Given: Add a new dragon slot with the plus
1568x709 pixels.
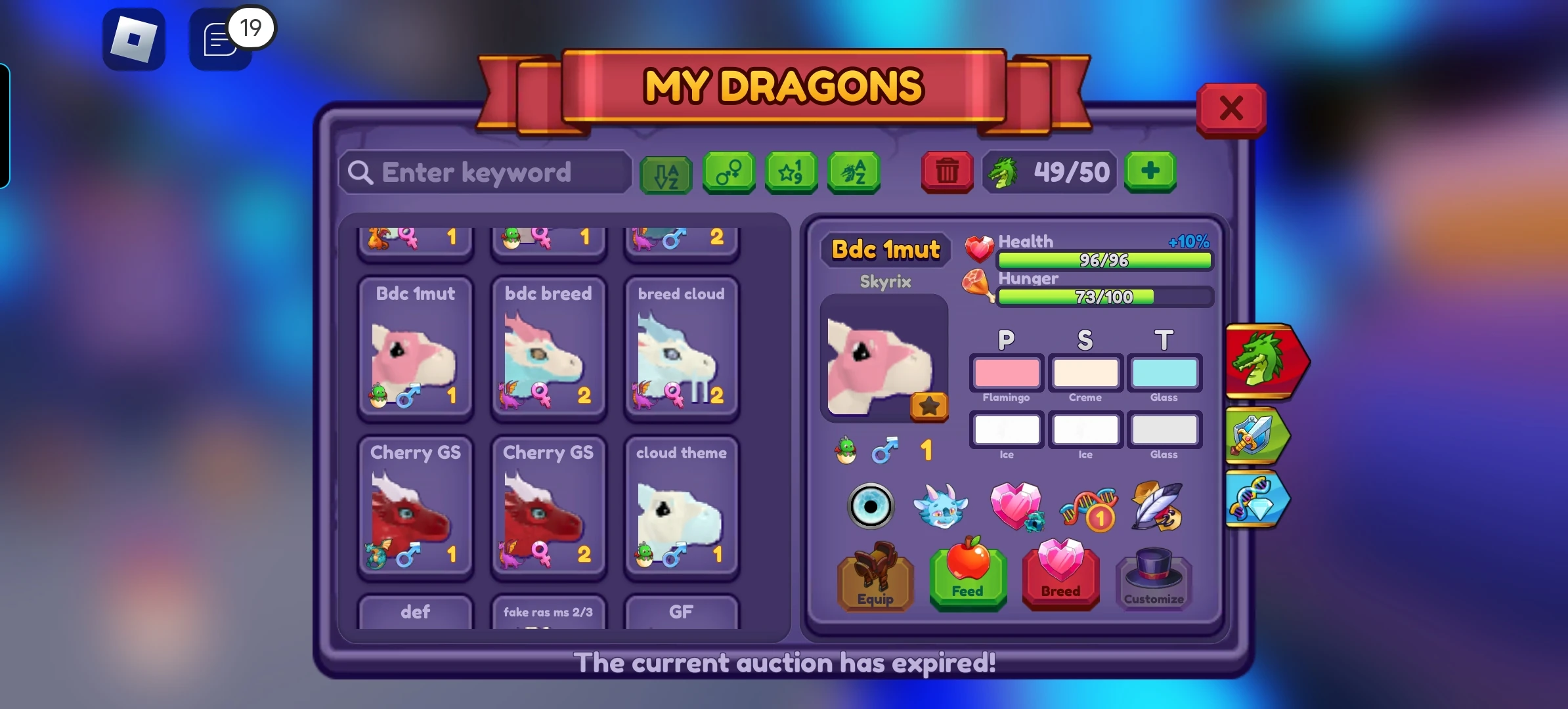Looking at the screenshot, I should tap(1150, 173).
